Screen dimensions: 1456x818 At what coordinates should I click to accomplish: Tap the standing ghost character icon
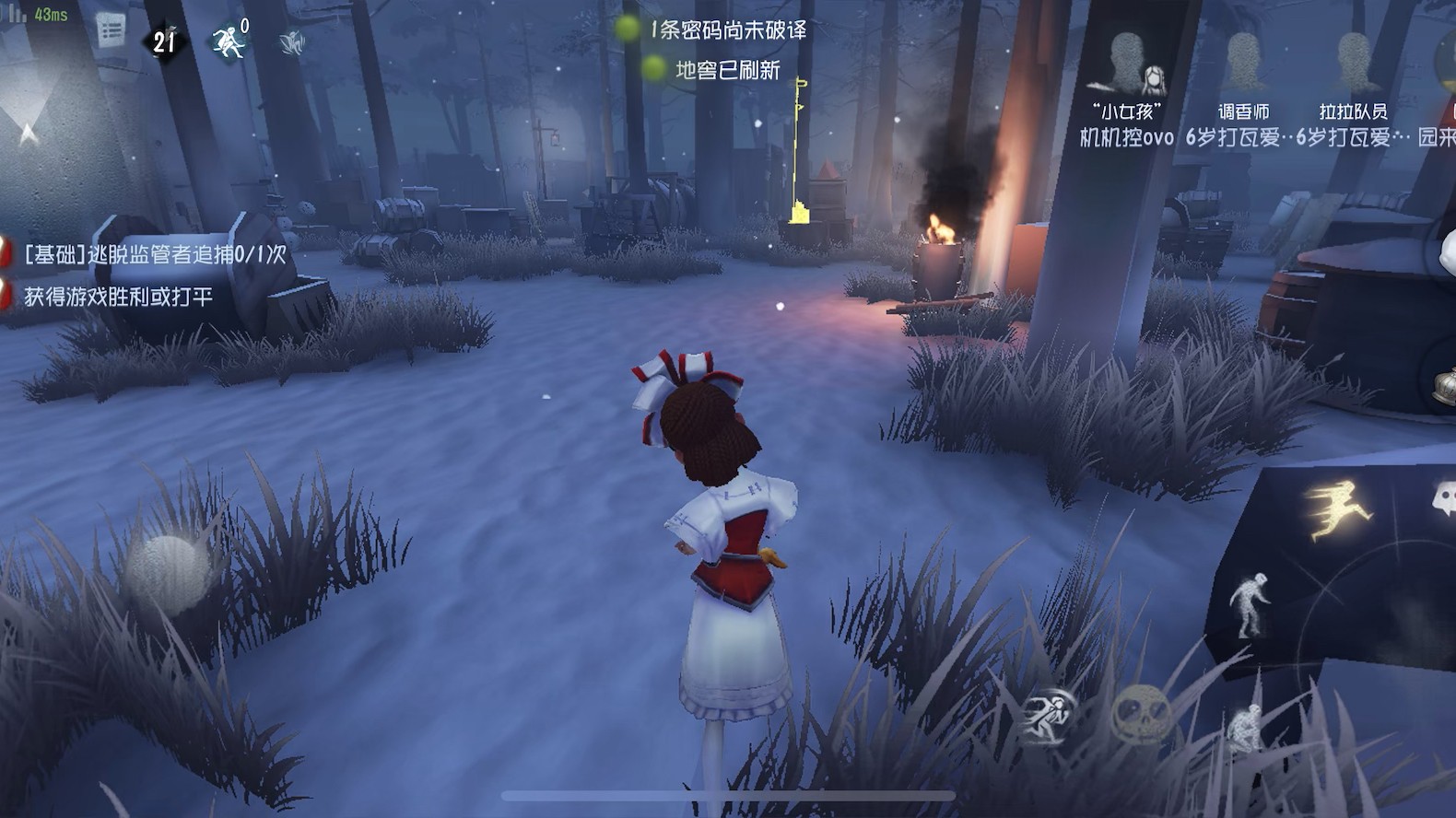tap(1251, 602)
